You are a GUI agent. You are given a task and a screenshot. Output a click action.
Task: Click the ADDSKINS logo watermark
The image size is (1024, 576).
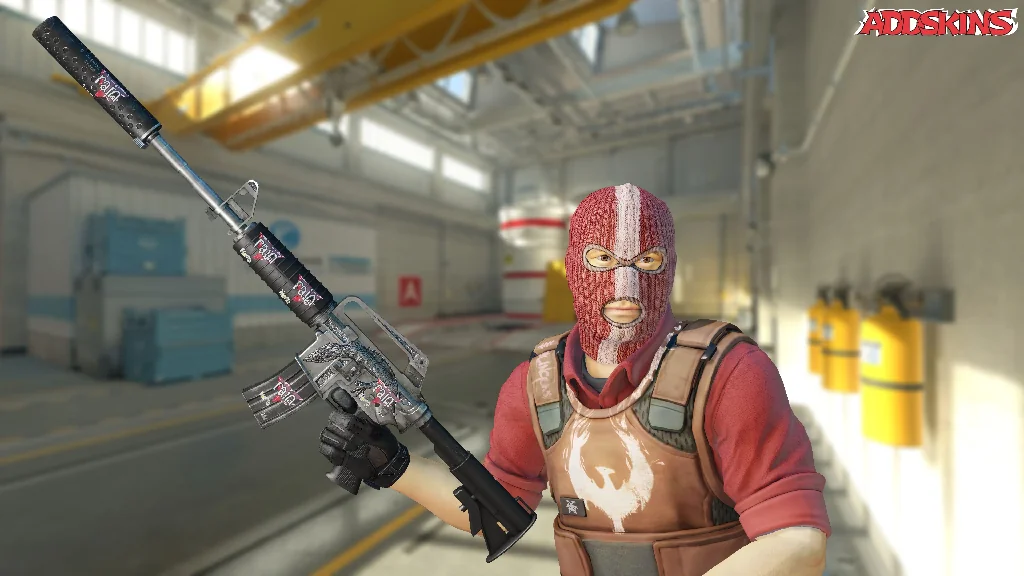(x=937, y=22)
